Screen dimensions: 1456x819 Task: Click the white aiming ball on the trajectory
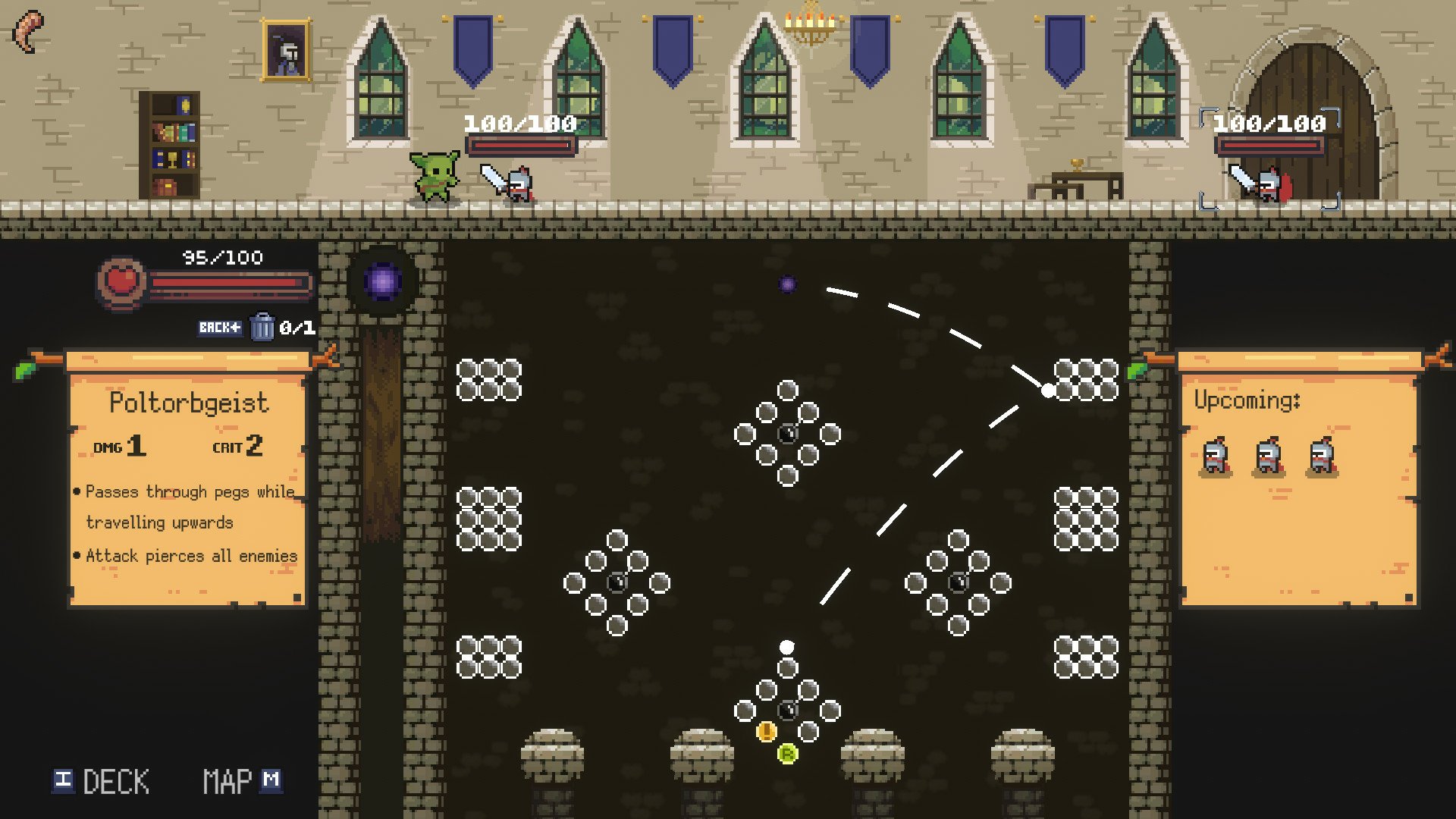[1049, 389]
